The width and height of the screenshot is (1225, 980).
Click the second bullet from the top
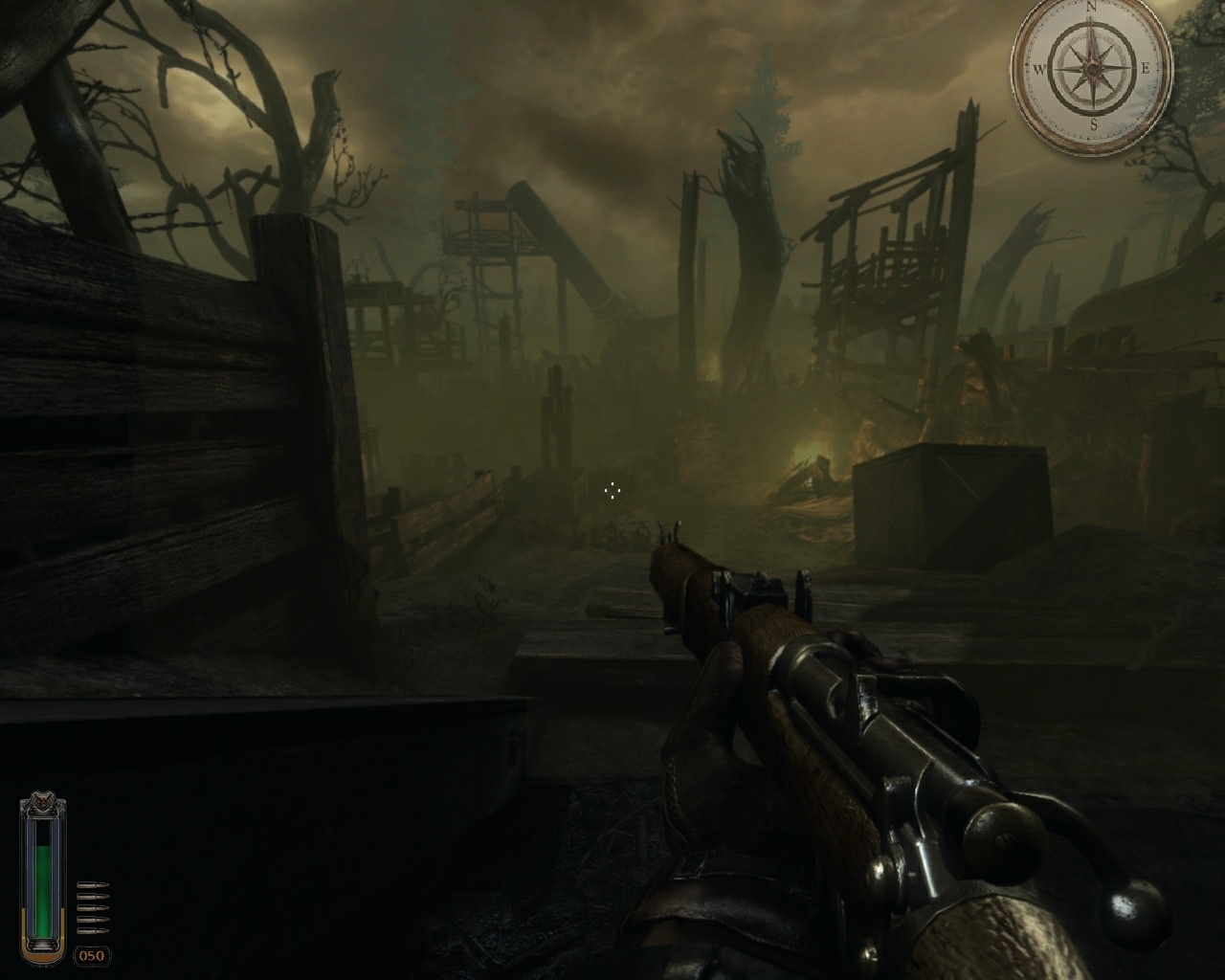92,896
